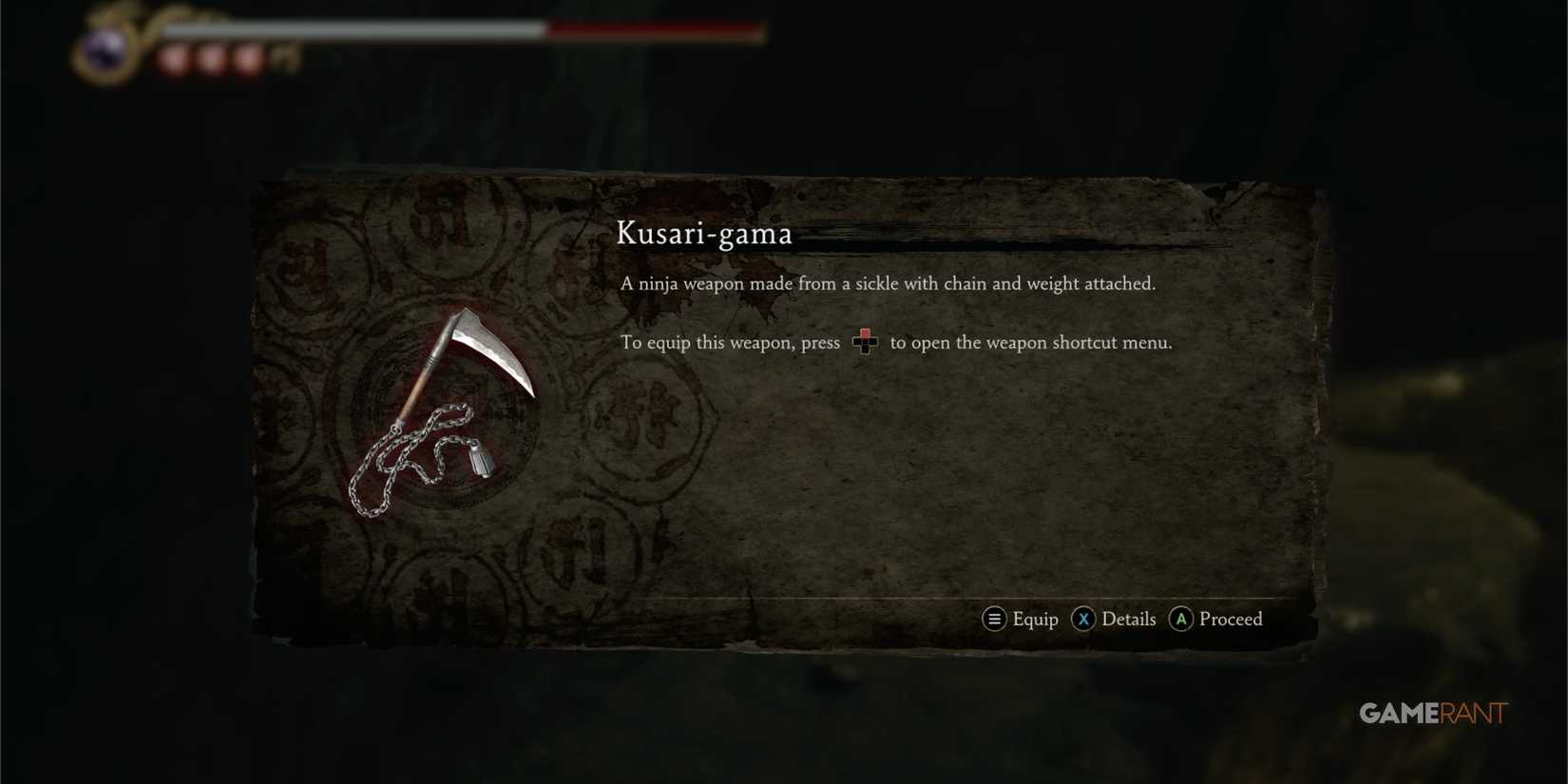The width and height of the screenshot is (1568, 784).
Task: Click the blue X button glyph
Action: 1083,619
